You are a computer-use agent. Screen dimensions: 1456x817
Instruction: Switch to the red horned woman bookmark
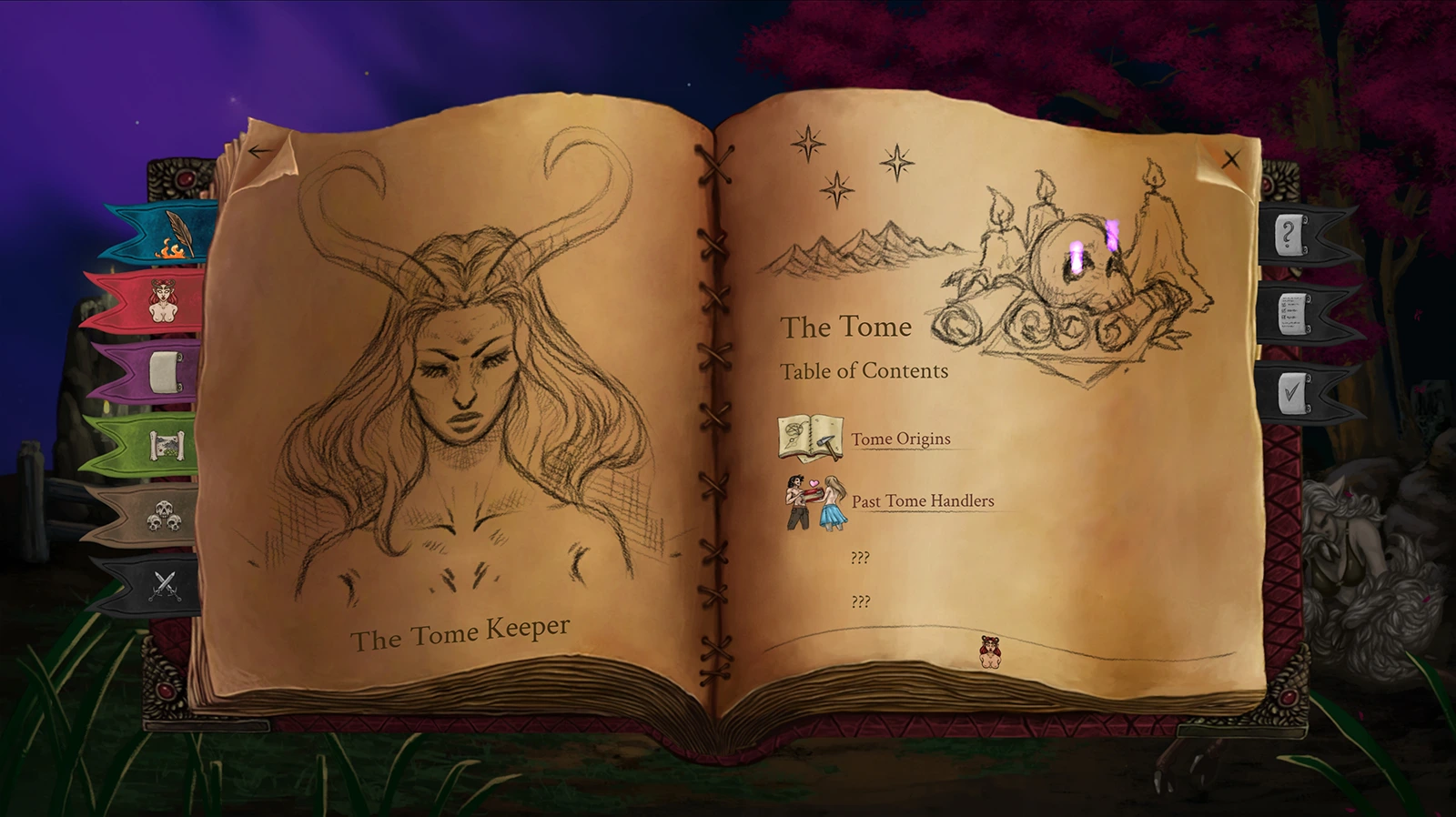pos(162,300)
